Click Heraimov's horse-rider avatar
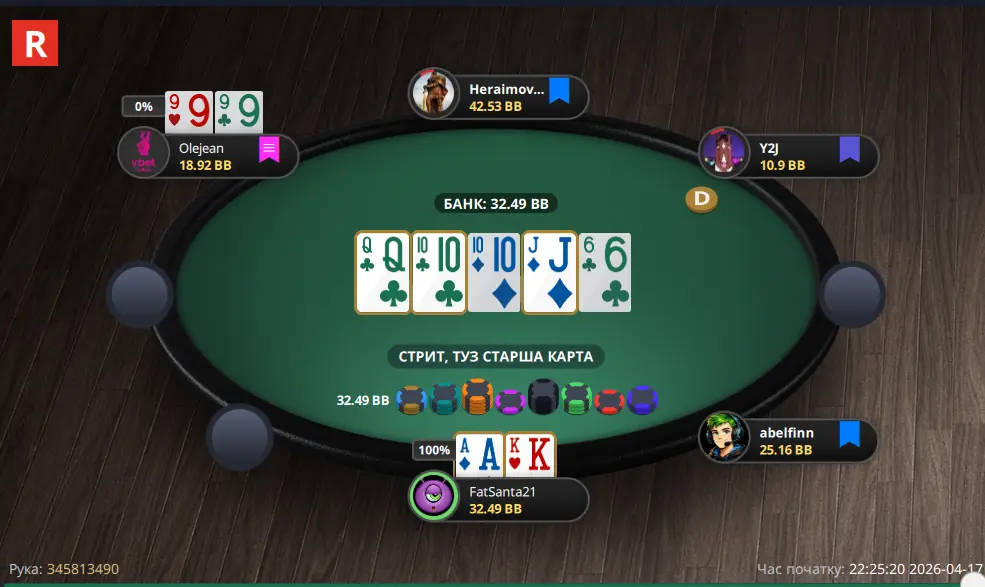The height and width of the screenshot is (587, 985). [434, 94]
